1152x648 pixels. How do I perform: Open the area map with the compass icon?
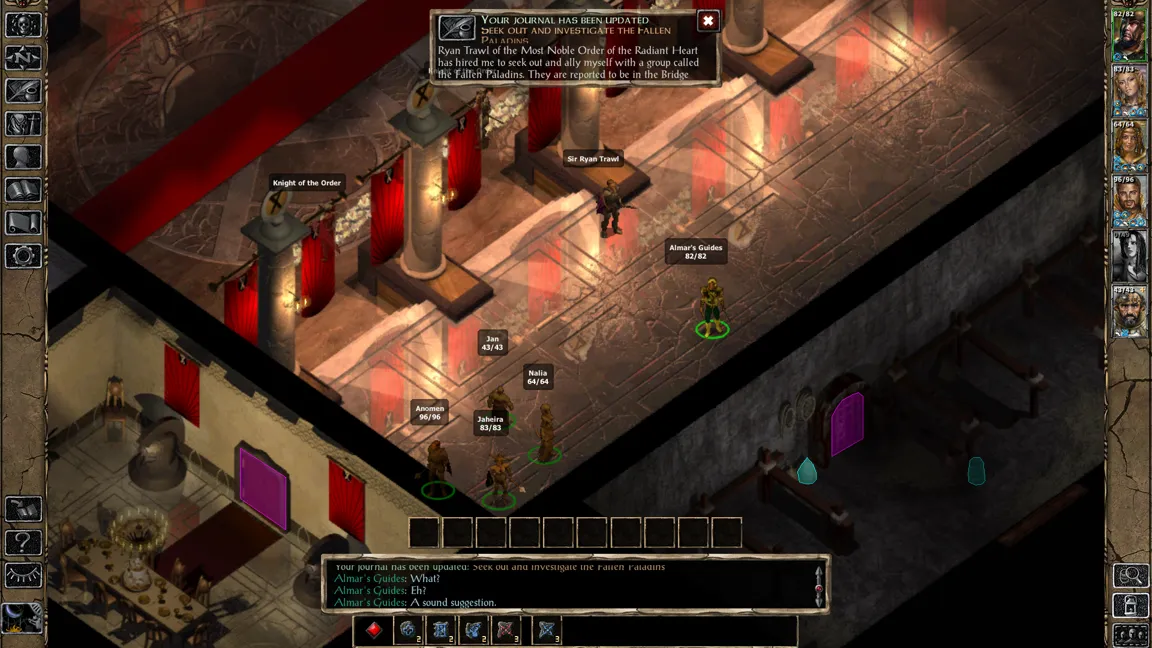pyautogui.click(x=23, y=58)
